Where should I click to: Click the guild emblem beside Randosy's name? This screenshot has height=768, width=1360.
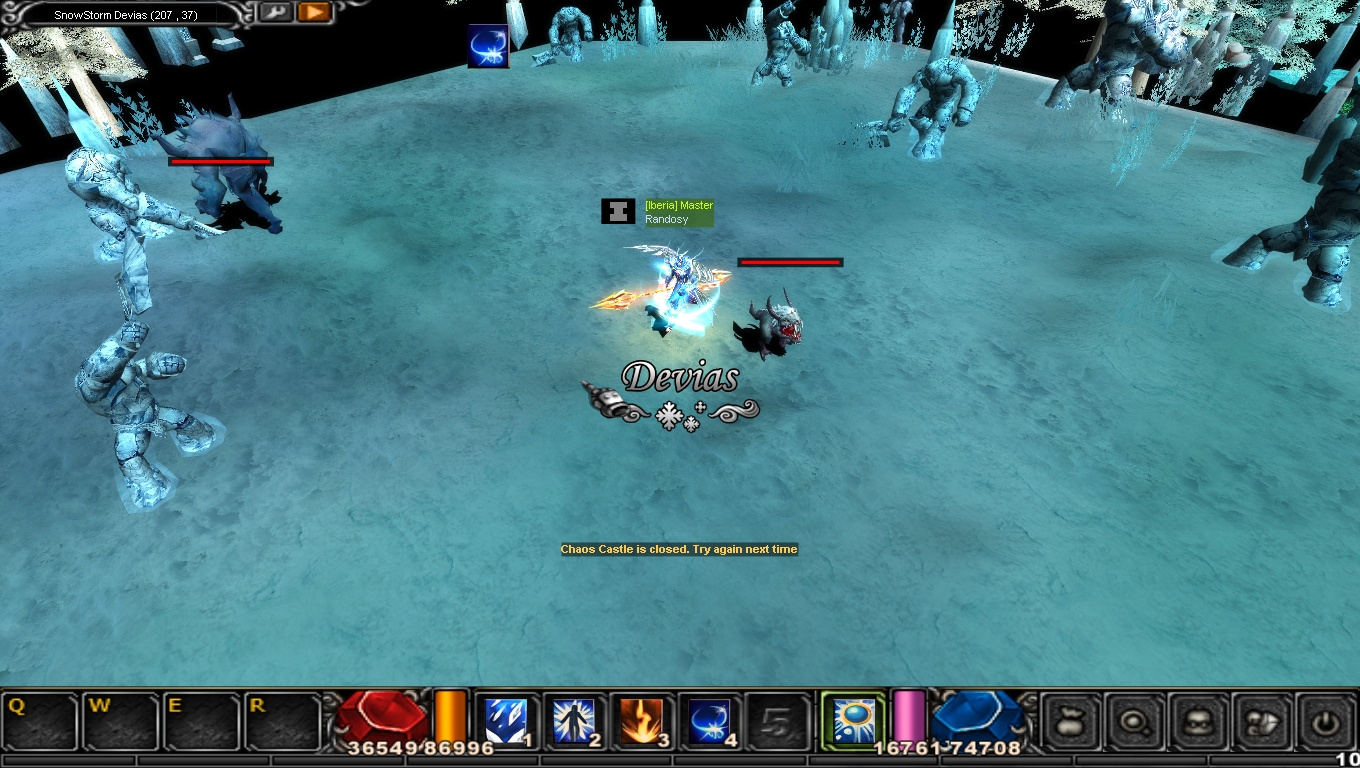(618, 211)
